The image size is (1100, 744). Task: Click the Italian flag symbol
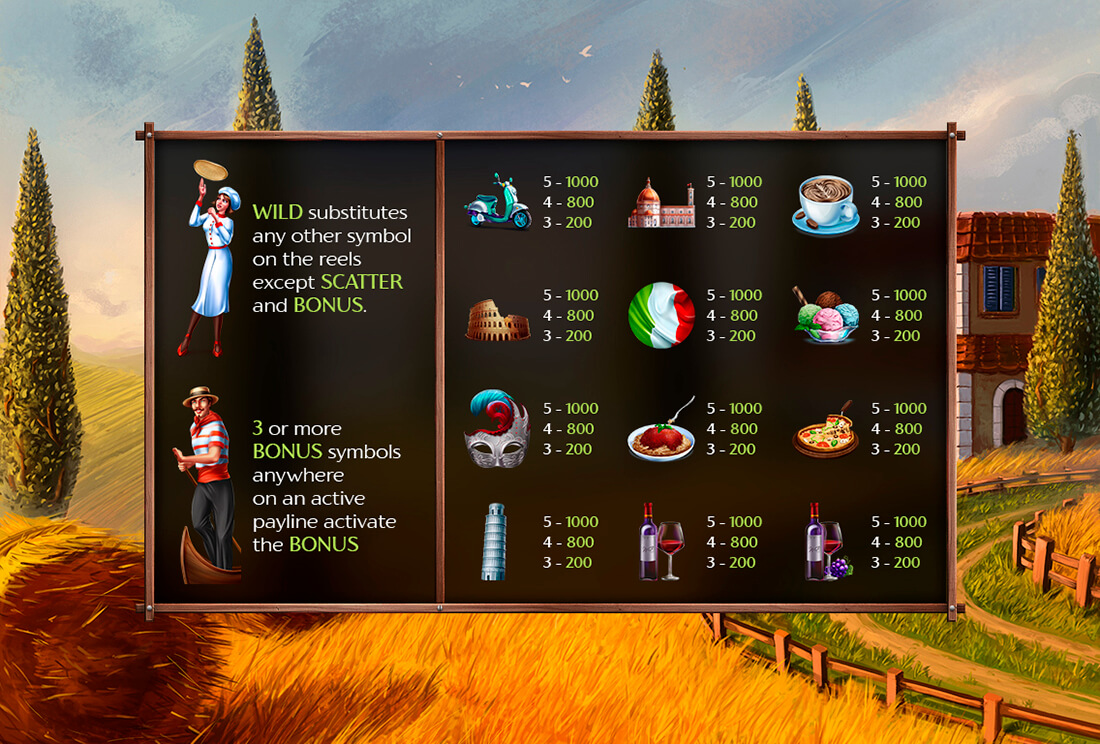[661, 315]
